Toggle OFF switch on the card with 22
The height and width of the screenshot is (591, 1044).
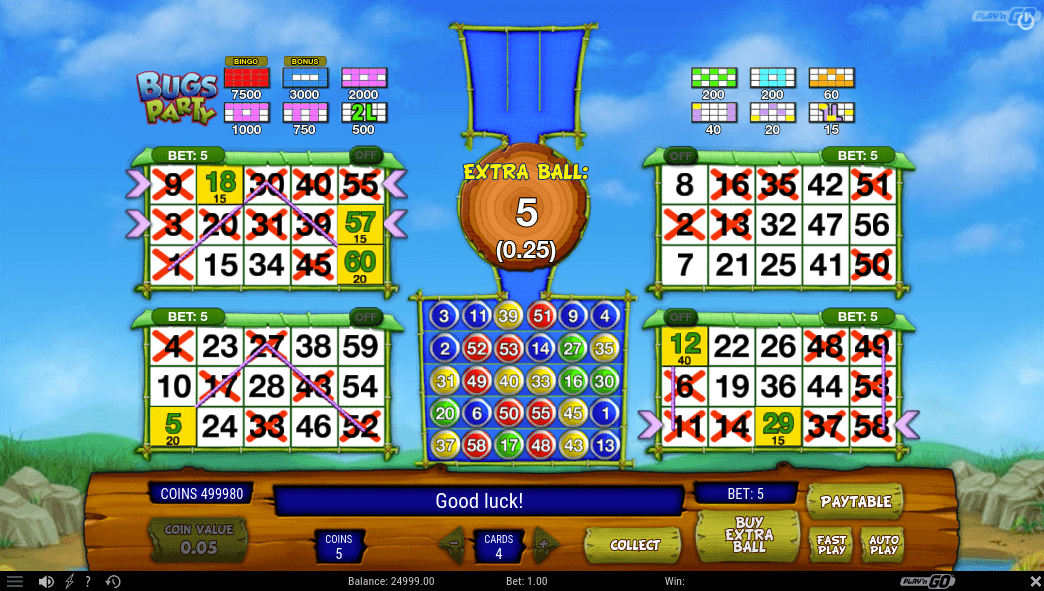coord(680,317)
